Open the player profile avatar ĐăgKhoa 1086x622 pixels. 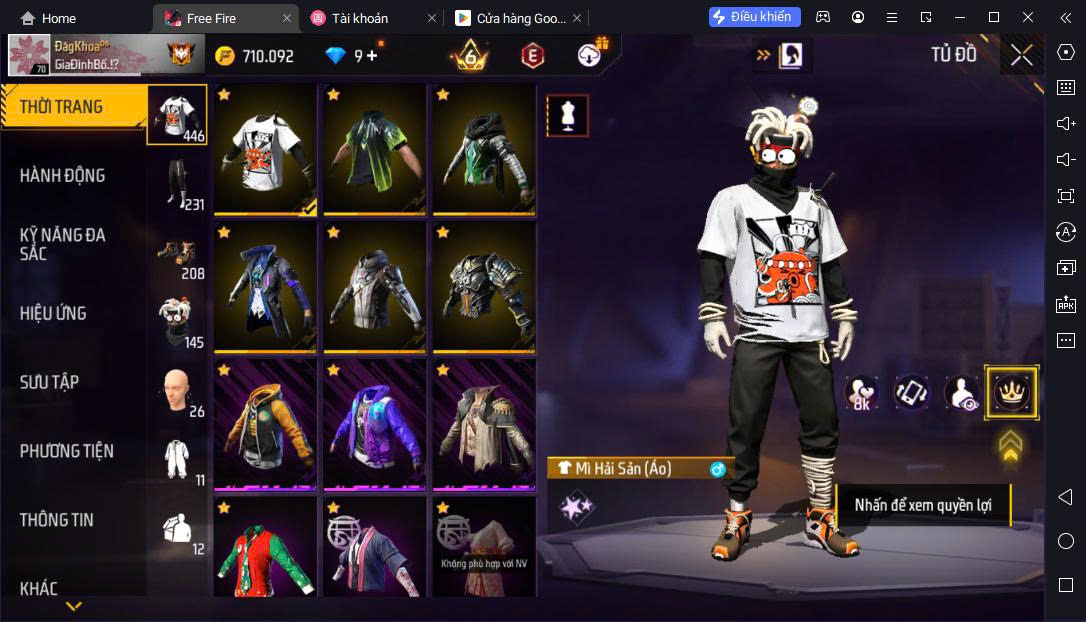pyautogui.click(x=30, y=56)
